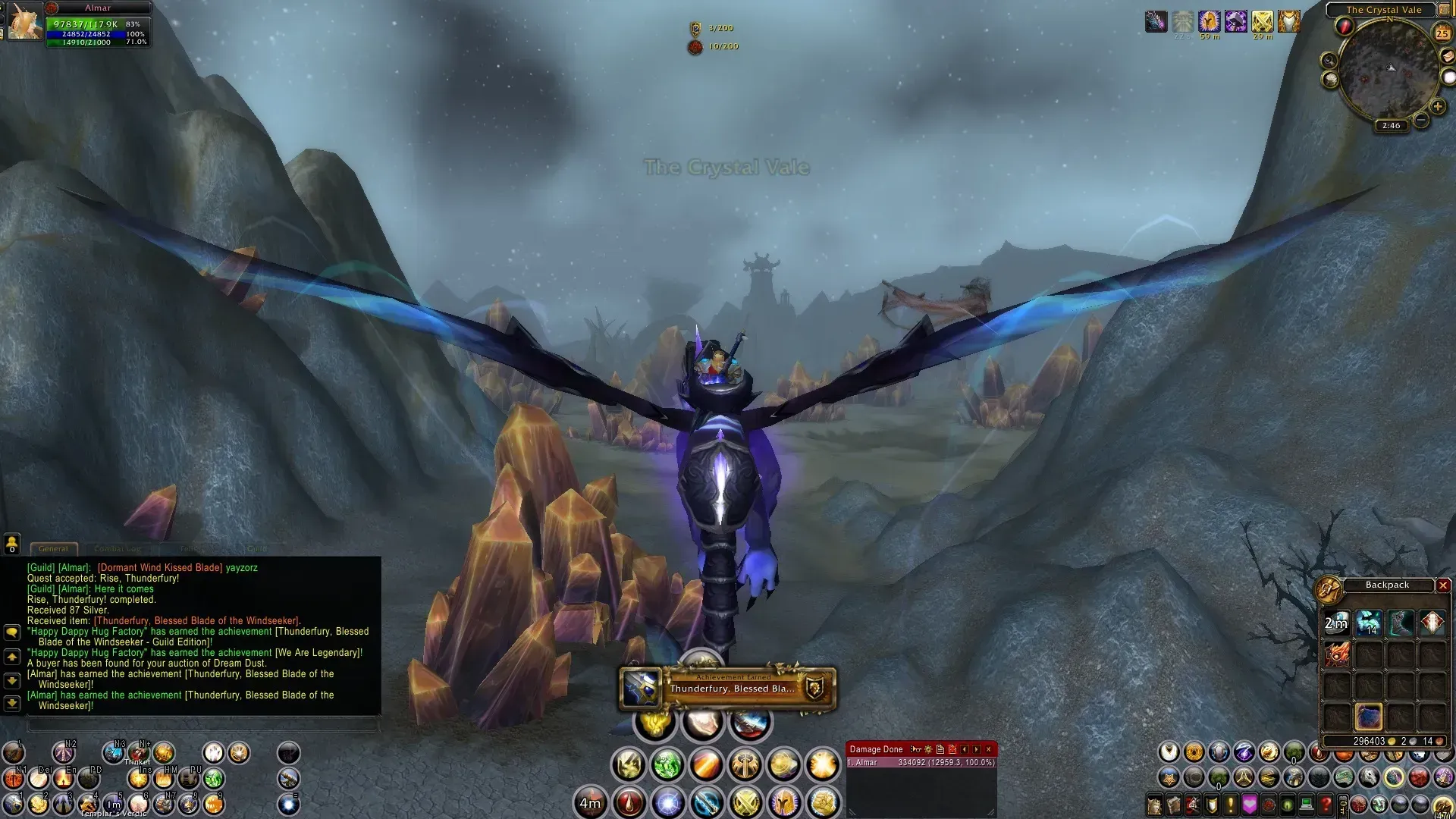
Task: Open the calendar showing day 25
Action: 1442,33
